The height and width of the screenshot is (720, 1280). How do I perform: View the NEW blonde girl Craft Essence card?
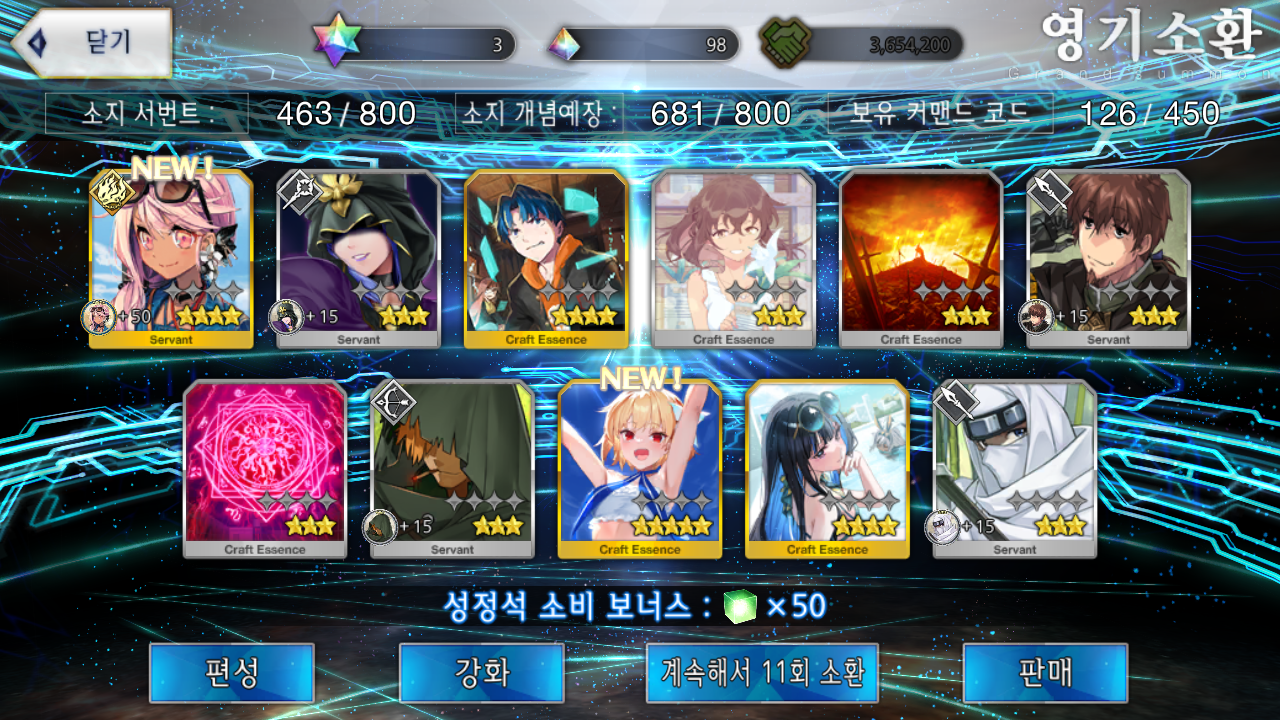coord(640,468)
